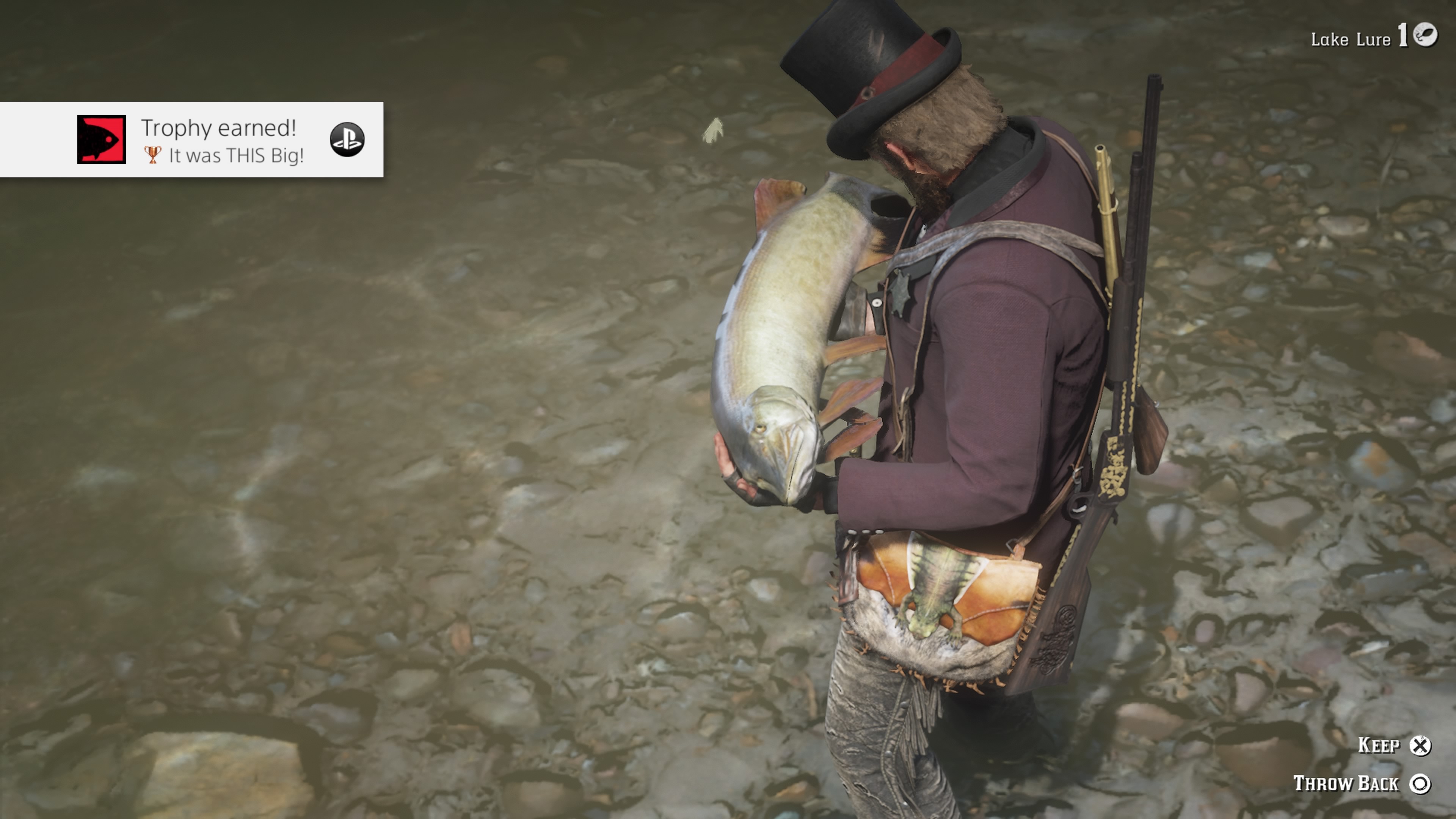
Task: Click the circle button prompt beside Throw Back
Action: [x=1420, y=784]
